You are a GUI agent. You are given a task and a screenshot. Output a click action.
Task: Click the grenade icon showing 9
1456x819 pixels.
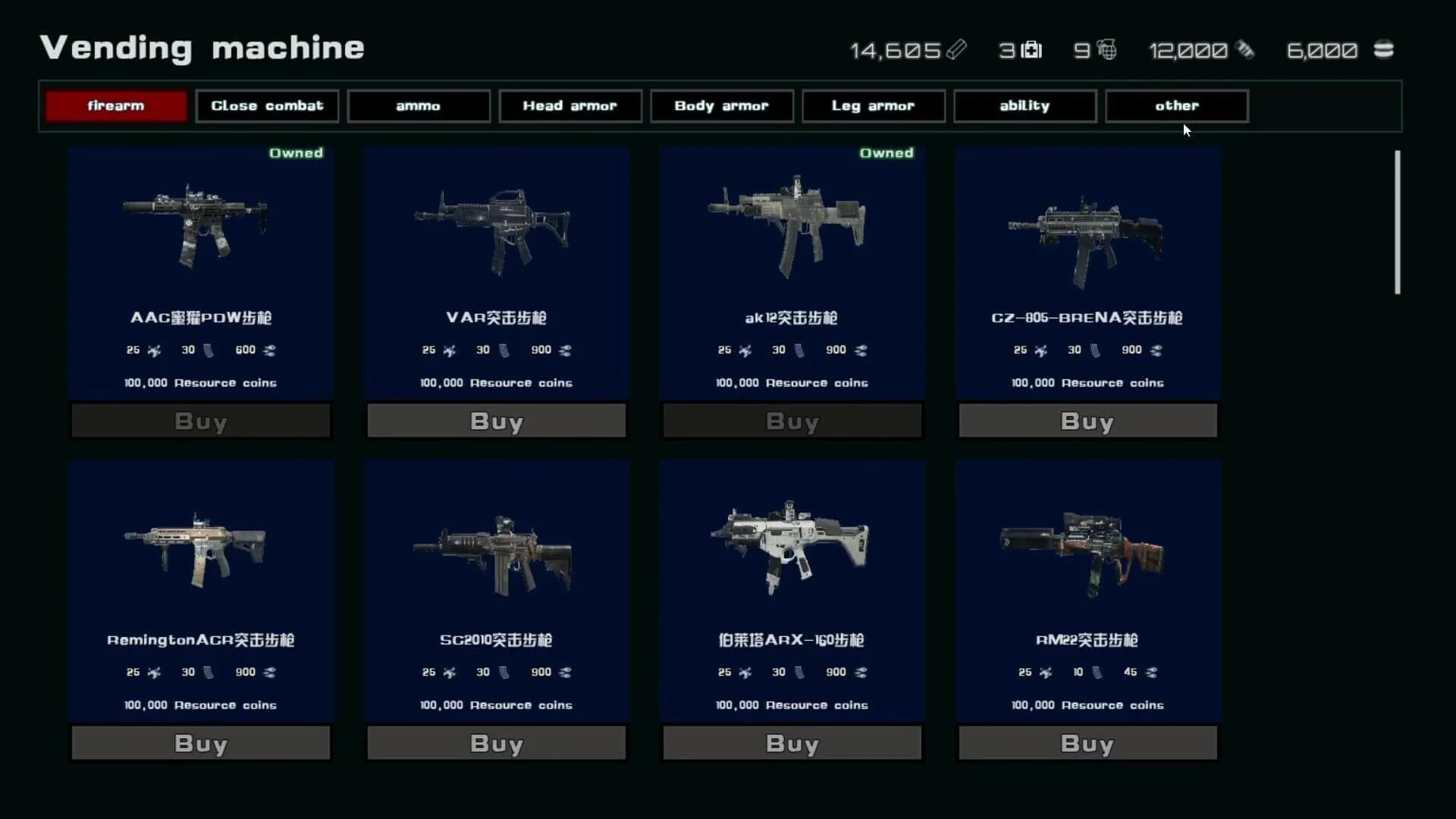point(1106,50)
